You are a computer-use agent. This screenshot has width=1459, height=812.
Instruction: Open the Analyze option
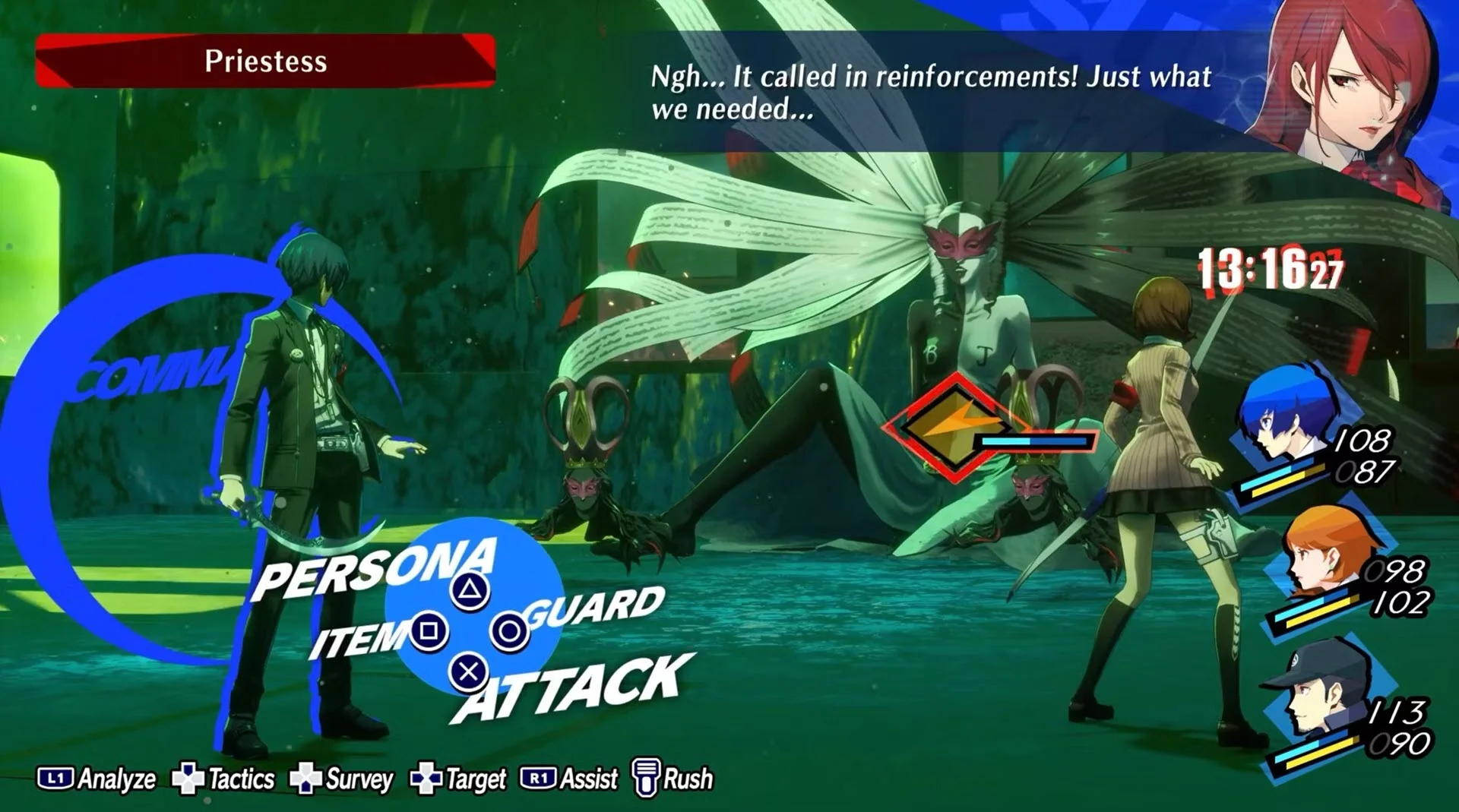tap(97, 779)
